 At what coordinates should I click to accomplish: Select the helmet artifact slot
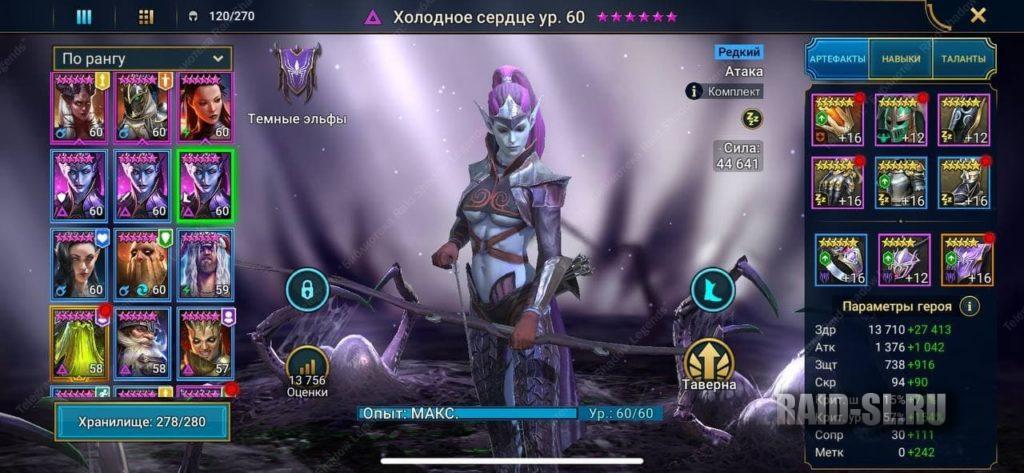900,119
